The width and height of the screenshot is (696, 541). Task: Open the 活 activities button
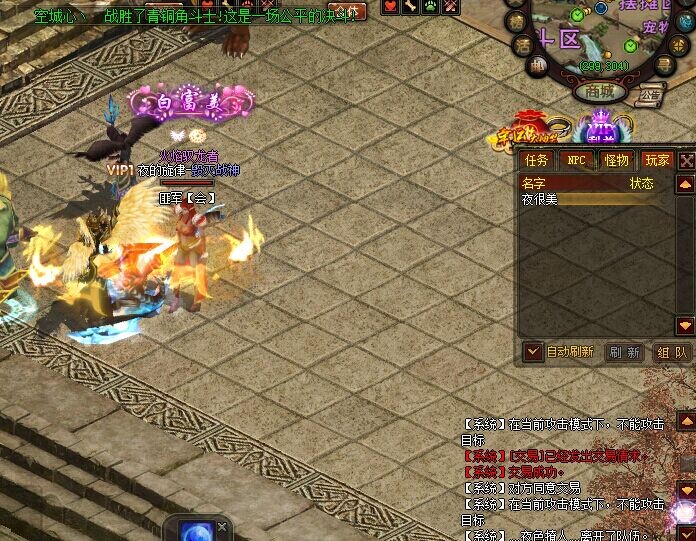coord(522,45)
